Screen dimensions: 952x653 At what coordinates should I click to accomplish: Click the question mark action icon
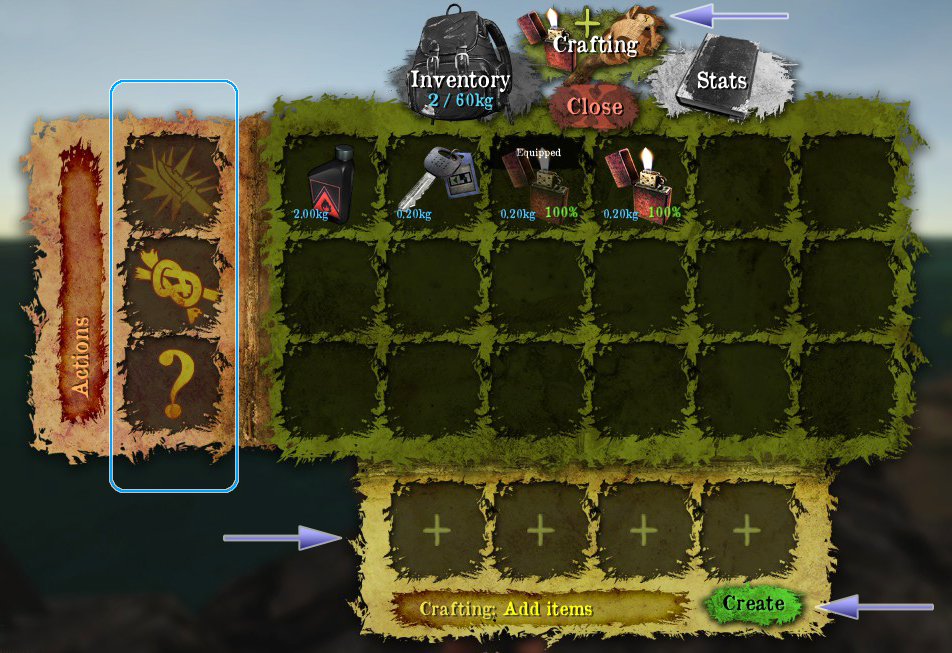tap(172, 384)
